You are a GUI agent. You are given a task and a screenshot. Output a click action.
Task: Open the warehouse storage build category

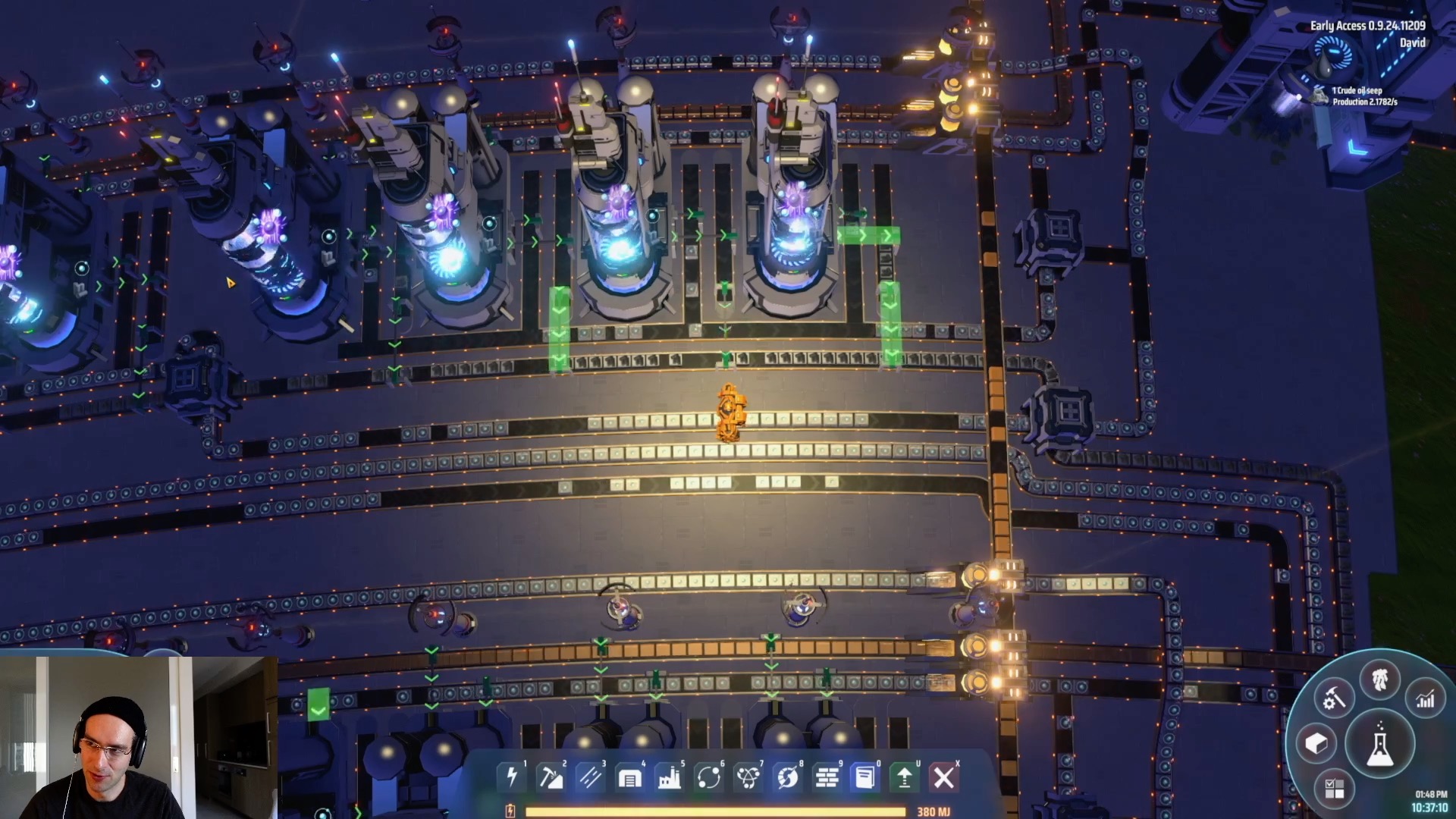629,777
